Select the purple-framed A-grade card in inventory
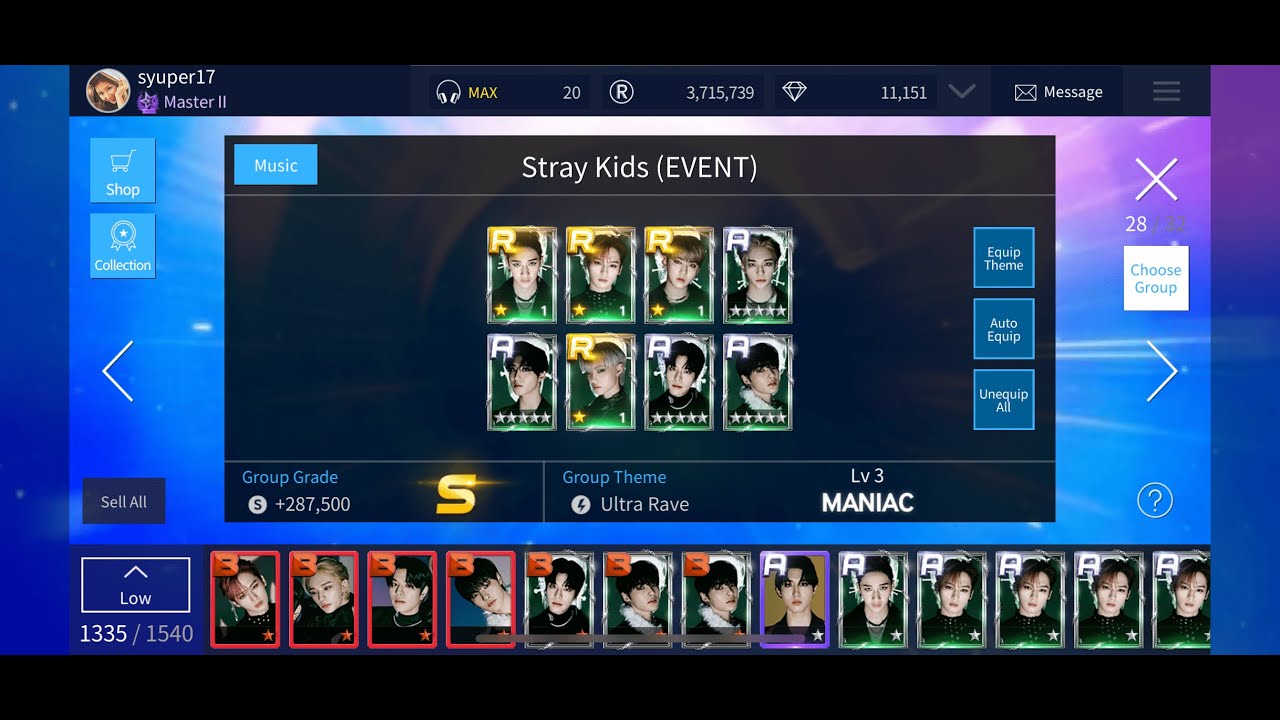 click(x=794, y=599)
